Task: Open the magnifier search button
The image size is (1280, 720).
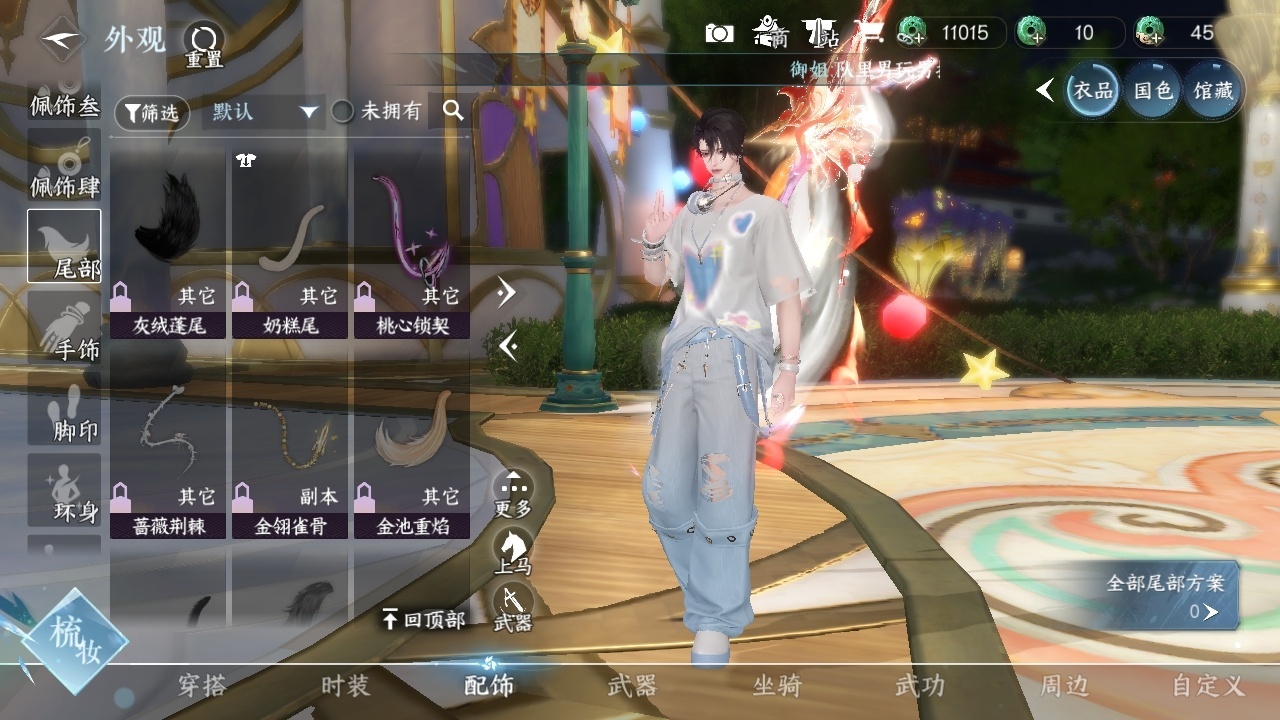Action: coord(453,111)
